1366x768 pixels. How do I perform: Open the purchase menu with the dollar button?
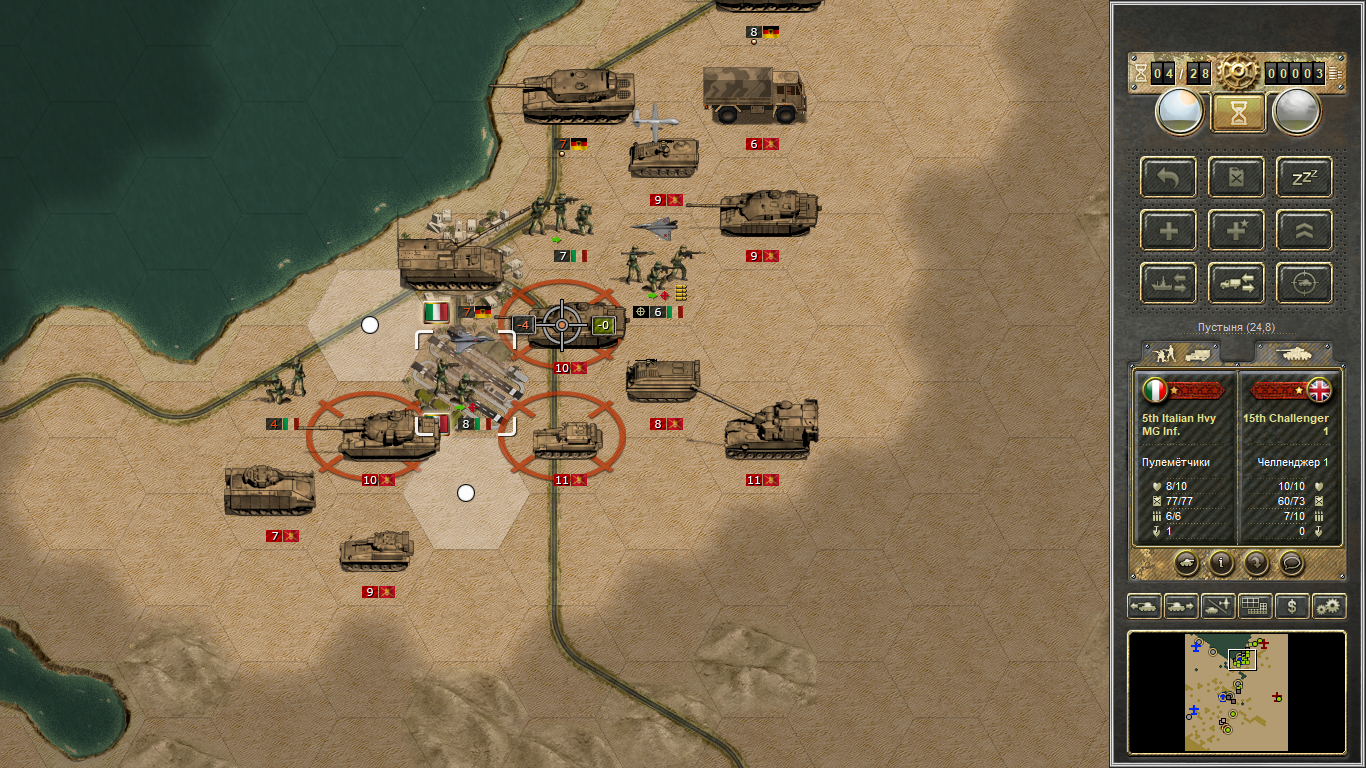click(1292, 606)
